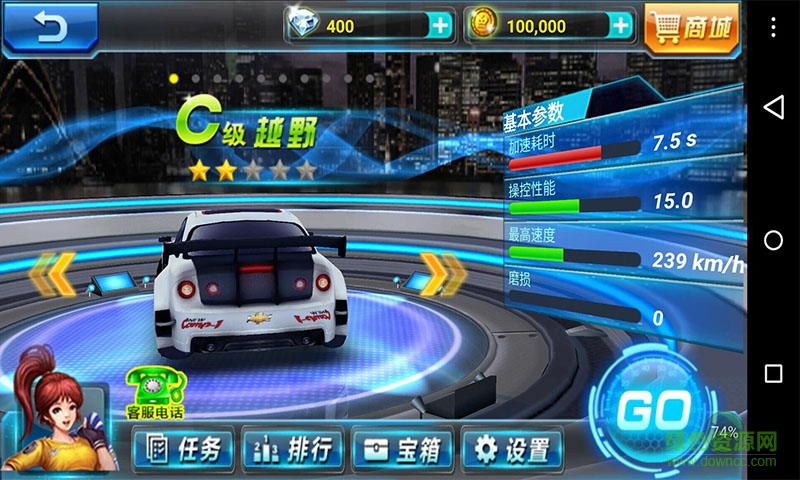The width and height of the screenshot is (800, 480).
Task: Open the 设置 settings menu
Action: 513,449
